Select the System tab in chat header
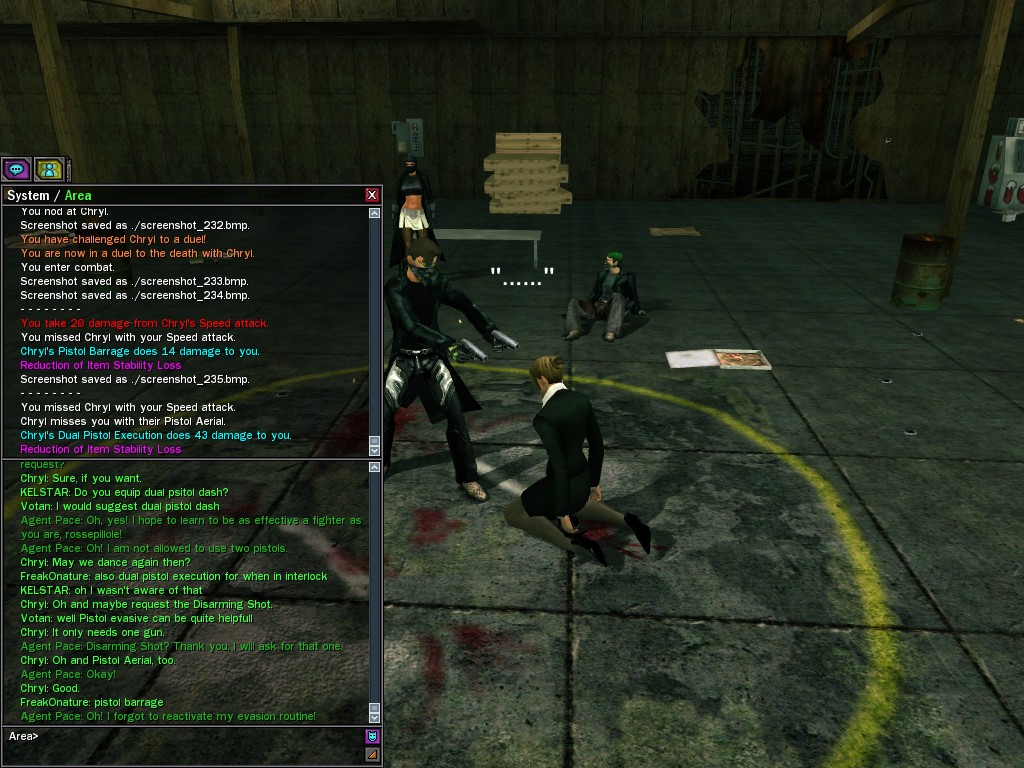Image resolution: width=1024 pixels, height=768 pixels. tap(28, 195)
